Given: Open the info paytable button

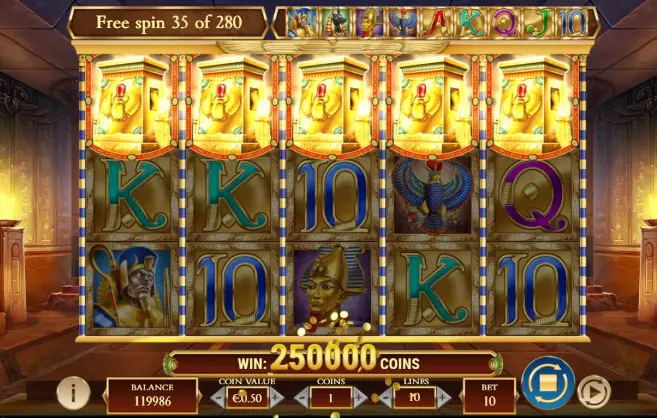Looking at the screenshot, I should click(x=71, y=393).
